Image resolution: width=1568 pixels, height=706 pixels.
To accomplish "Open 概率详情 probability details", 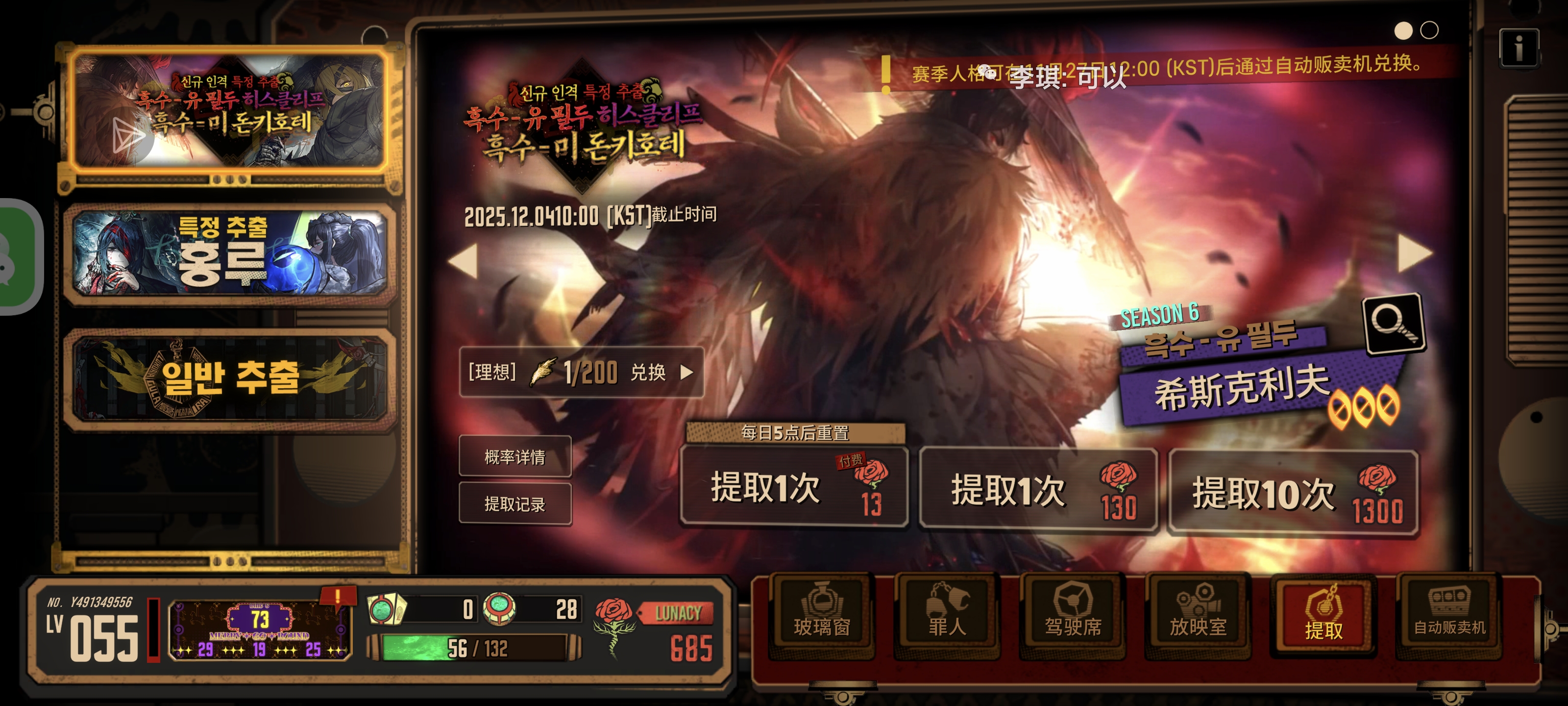I will coord(515,457).
